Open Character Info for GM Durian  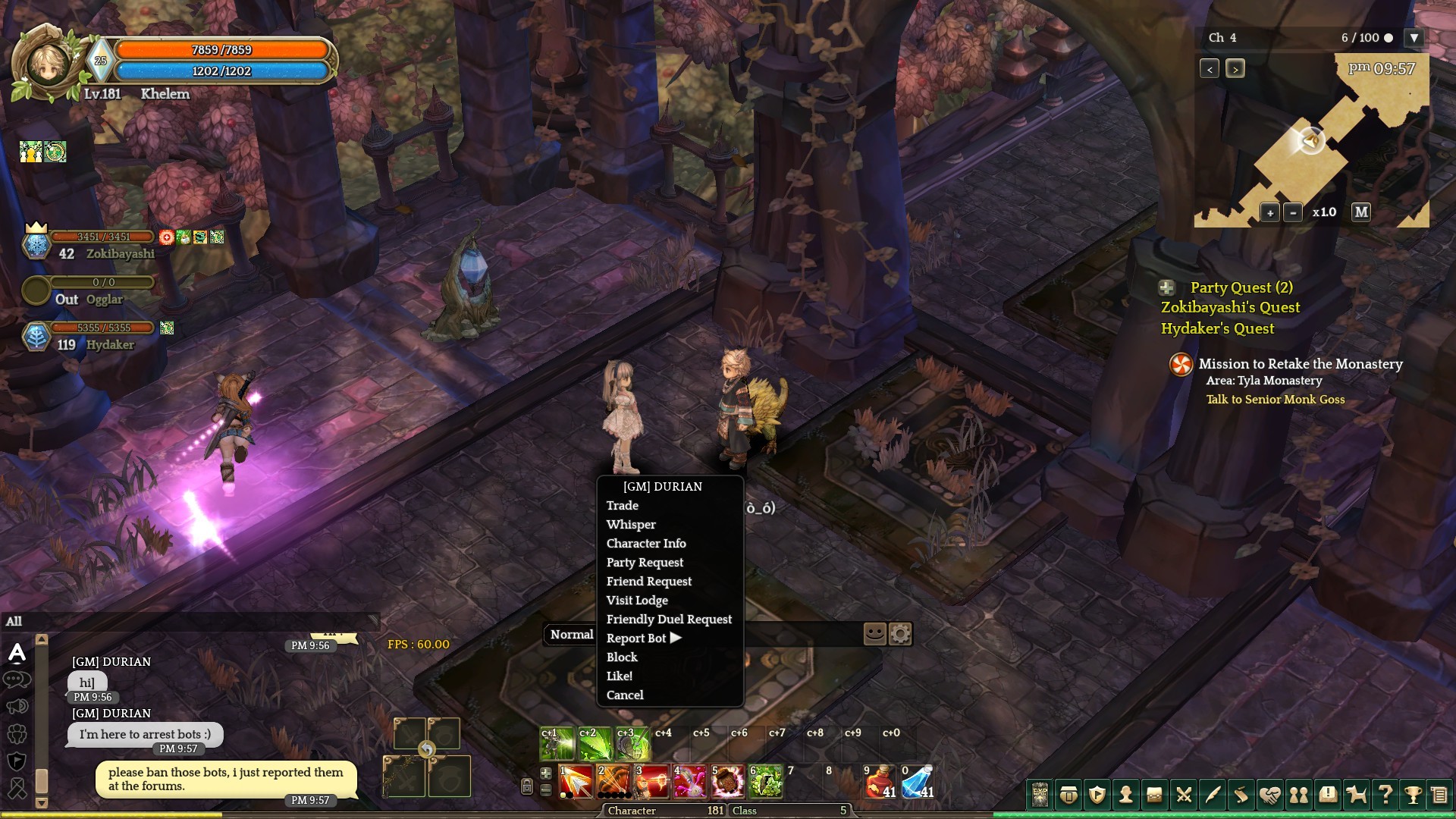click(646, 544)
